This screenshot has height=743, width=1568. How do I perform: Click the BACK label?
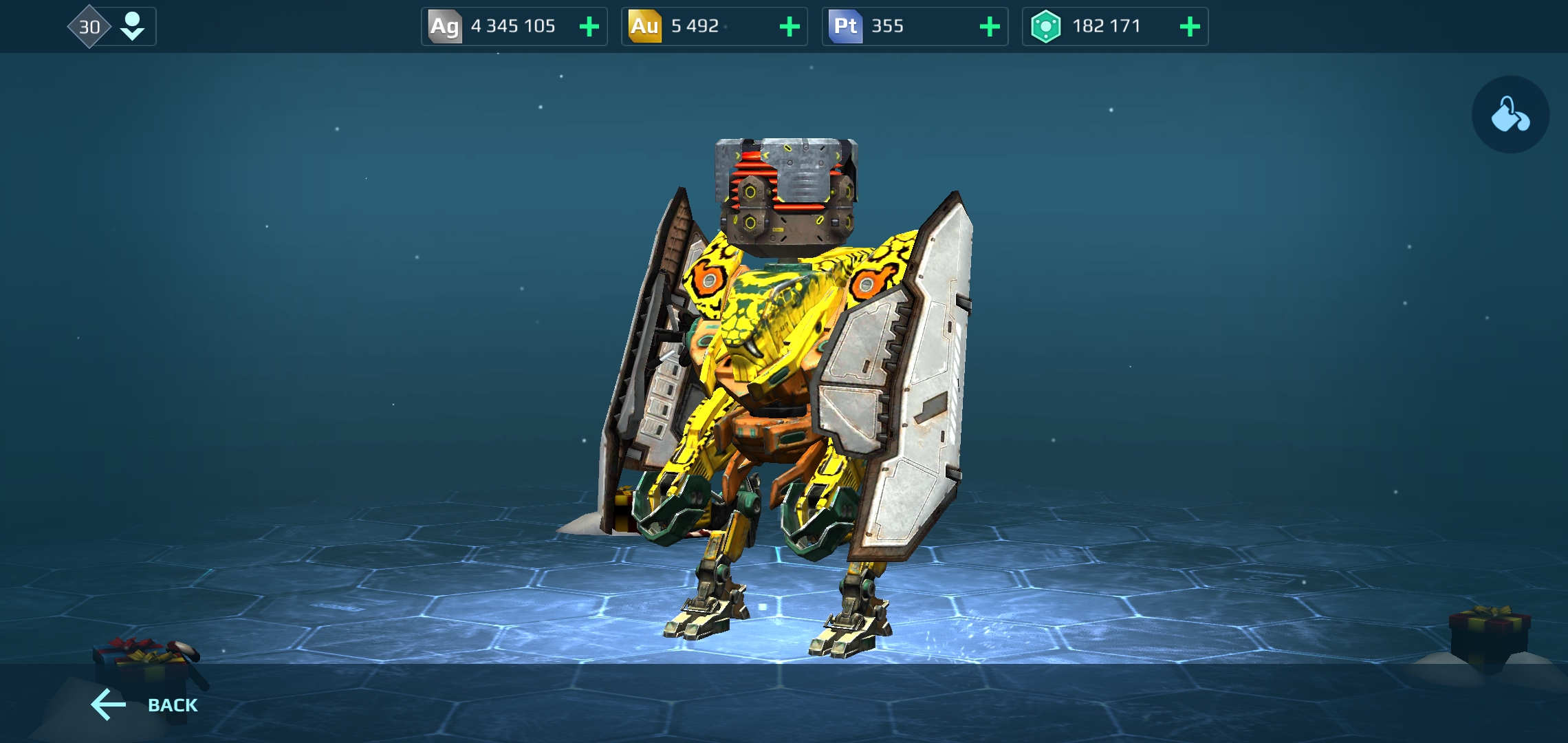[173, 704]
